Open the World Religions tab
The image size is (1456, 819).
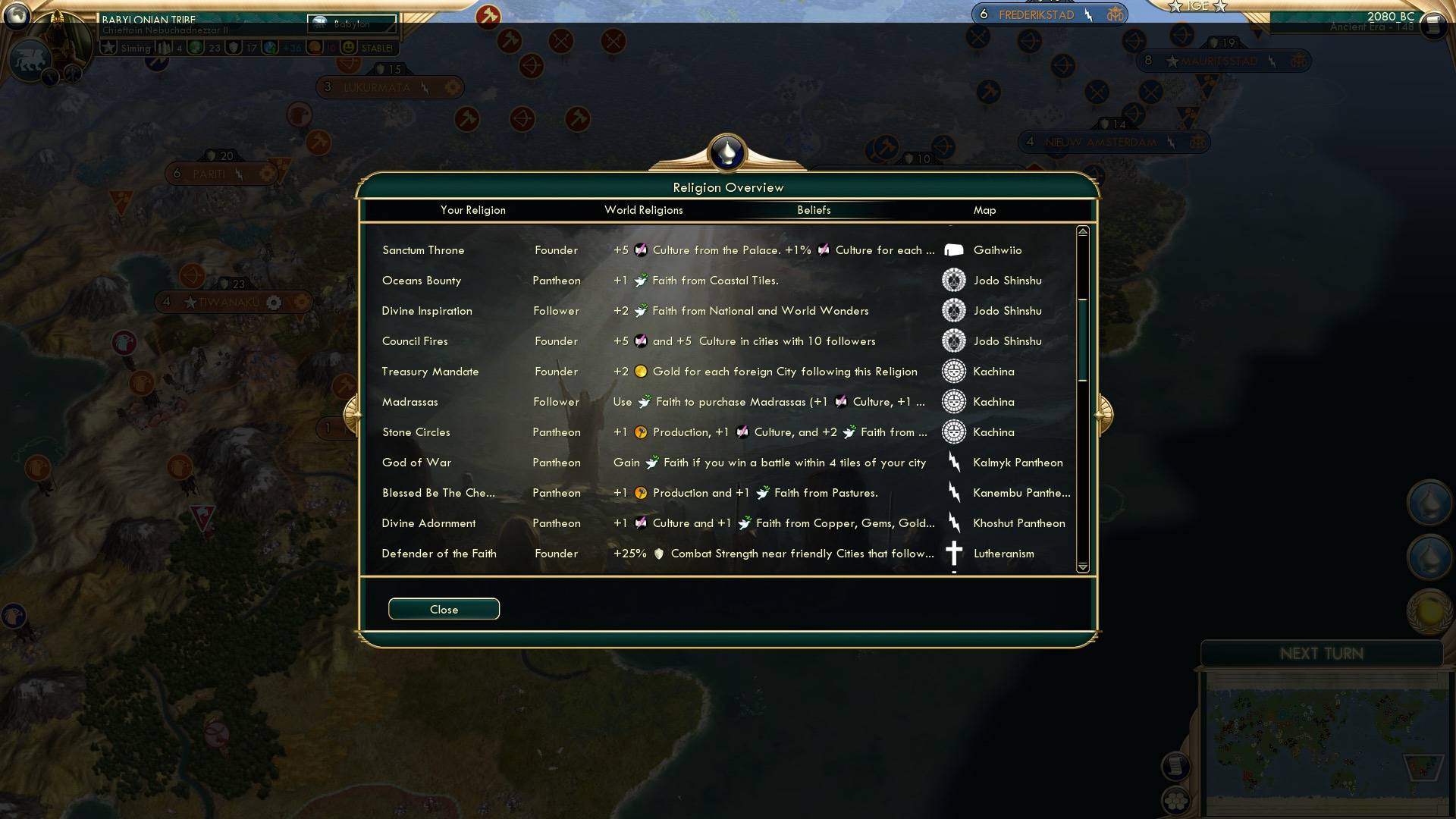[644, 210]
